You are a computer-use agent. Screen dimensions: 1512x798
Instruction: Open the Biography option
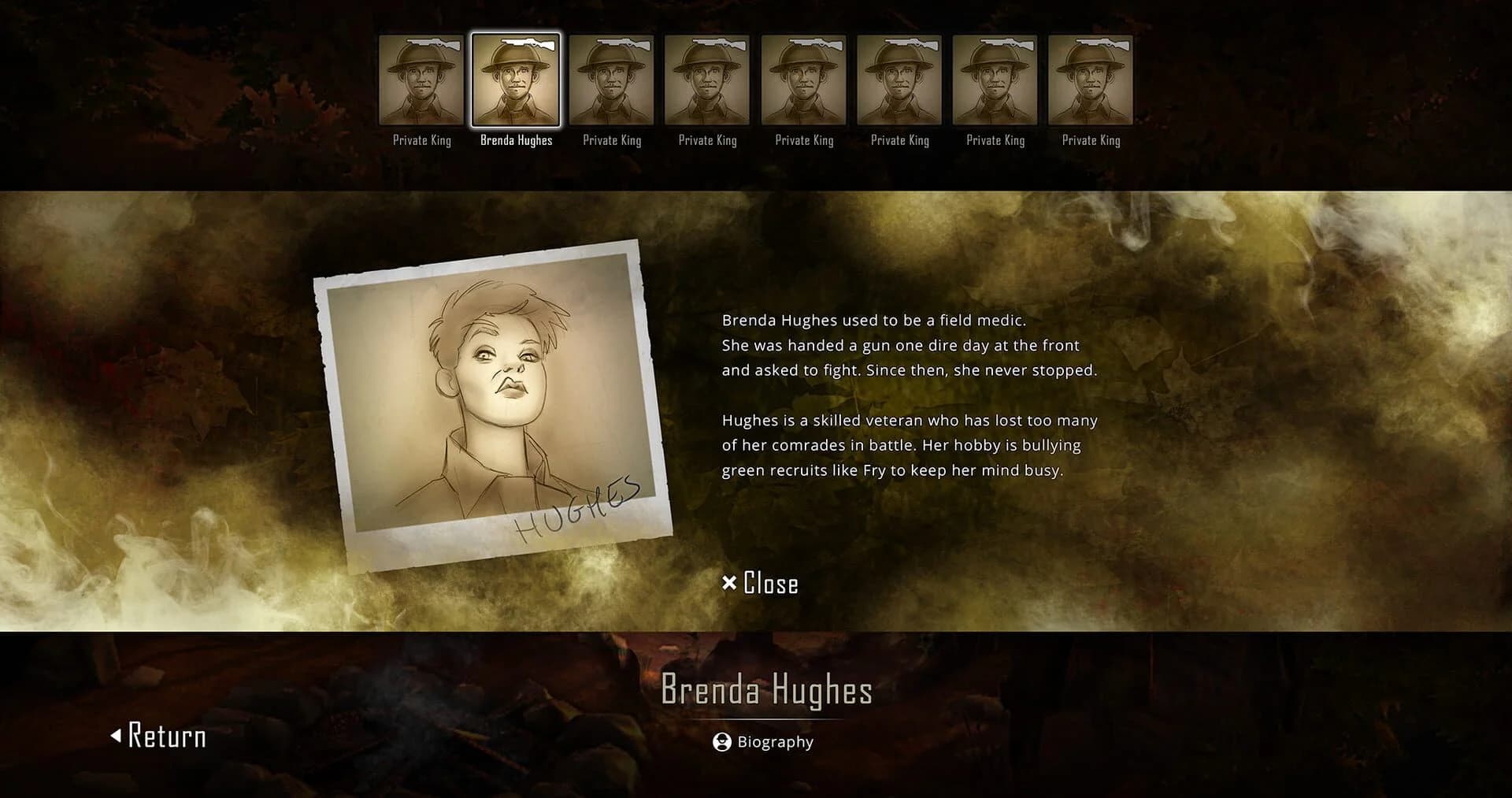(x=775, y=741)
